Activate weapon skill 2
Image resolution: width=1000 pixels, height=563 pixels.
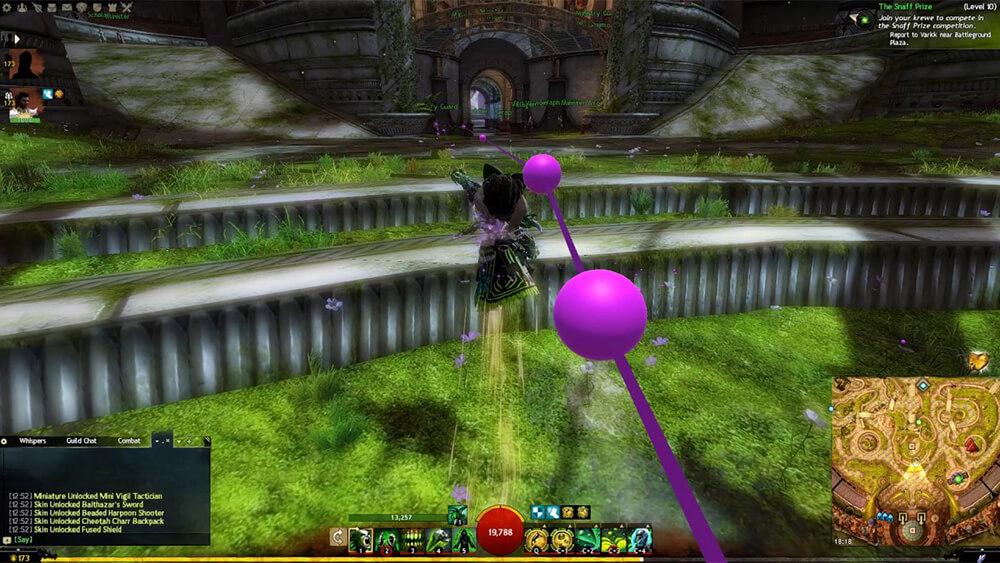(386, 539)
